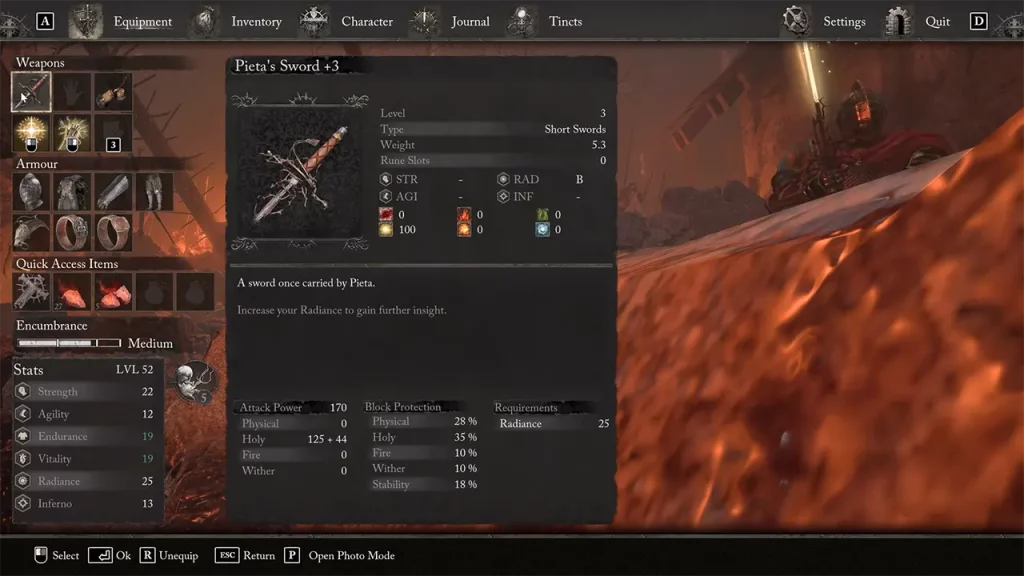
Task: Choose the radiant starburst spell slot
Action: (32, 133)
